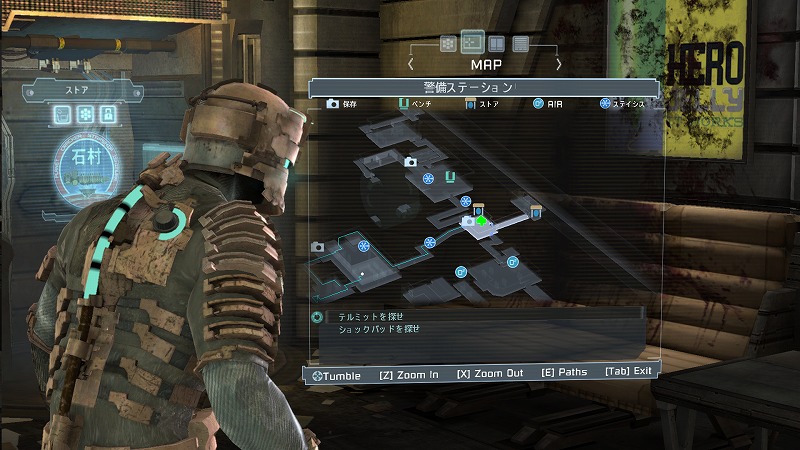Viewport: 800px width, 450px height.
Task: Choose the ステイシス legend entry
Action: [x=626, y=103]
